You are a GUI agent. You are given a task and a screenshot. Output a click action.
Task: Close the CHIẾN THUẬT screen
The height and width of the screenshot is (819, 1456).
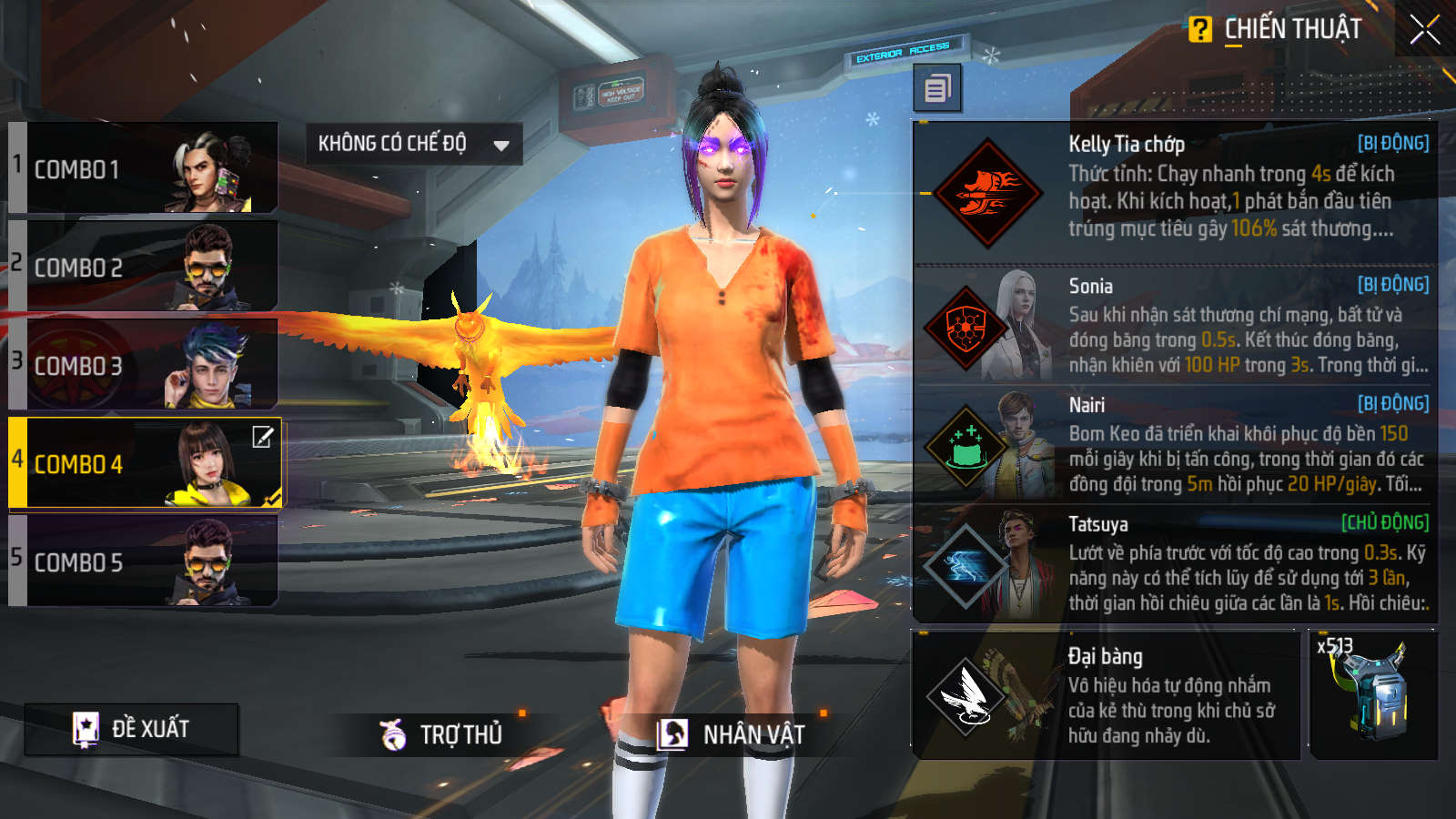coord(1424,30)
